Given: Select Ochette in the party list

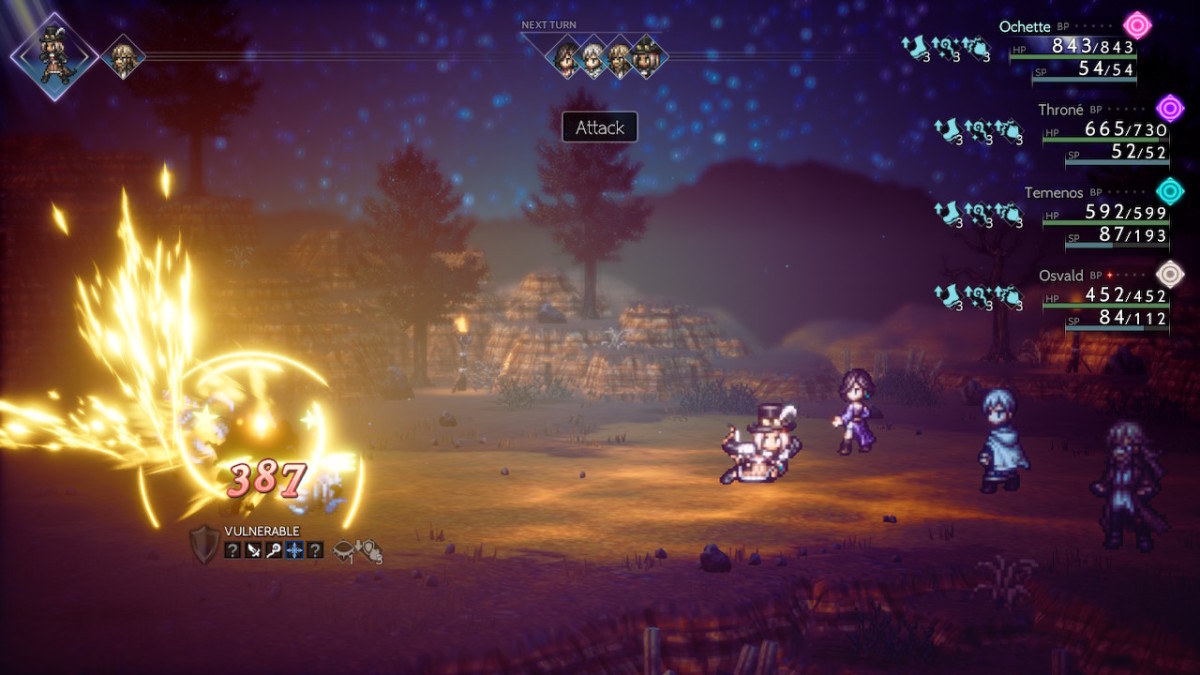Looking at the screenshot, I should 1025,26.
